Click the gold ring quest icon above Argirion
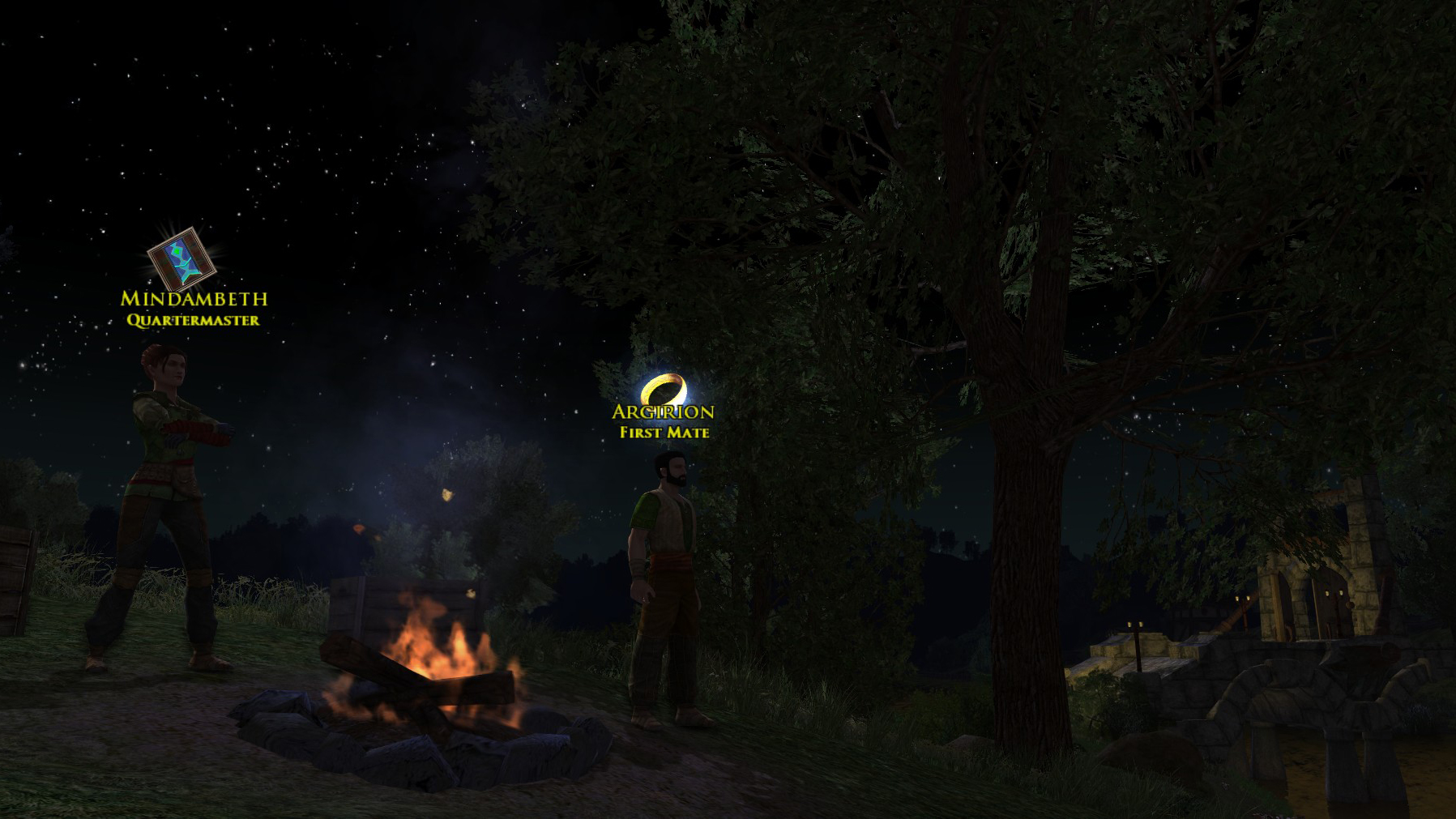1456x819 pixels. 664,389
